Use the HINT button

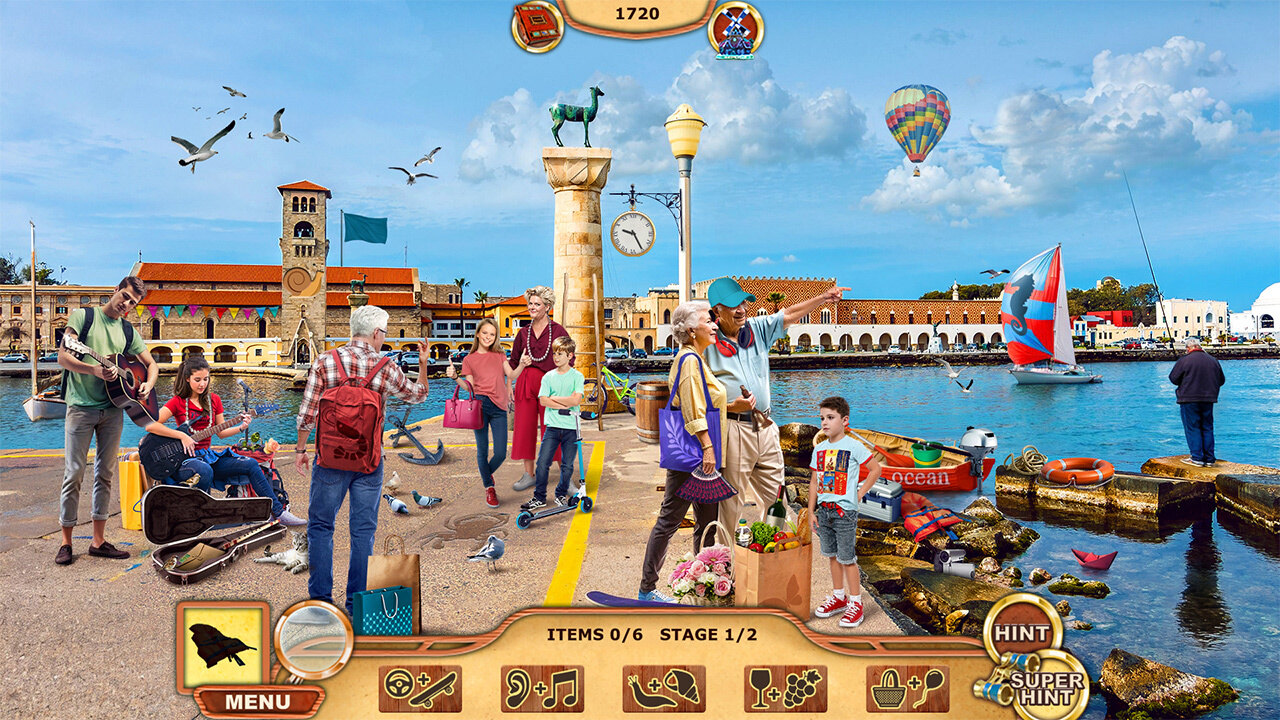pyautogui.click(x=1022, y=633)
